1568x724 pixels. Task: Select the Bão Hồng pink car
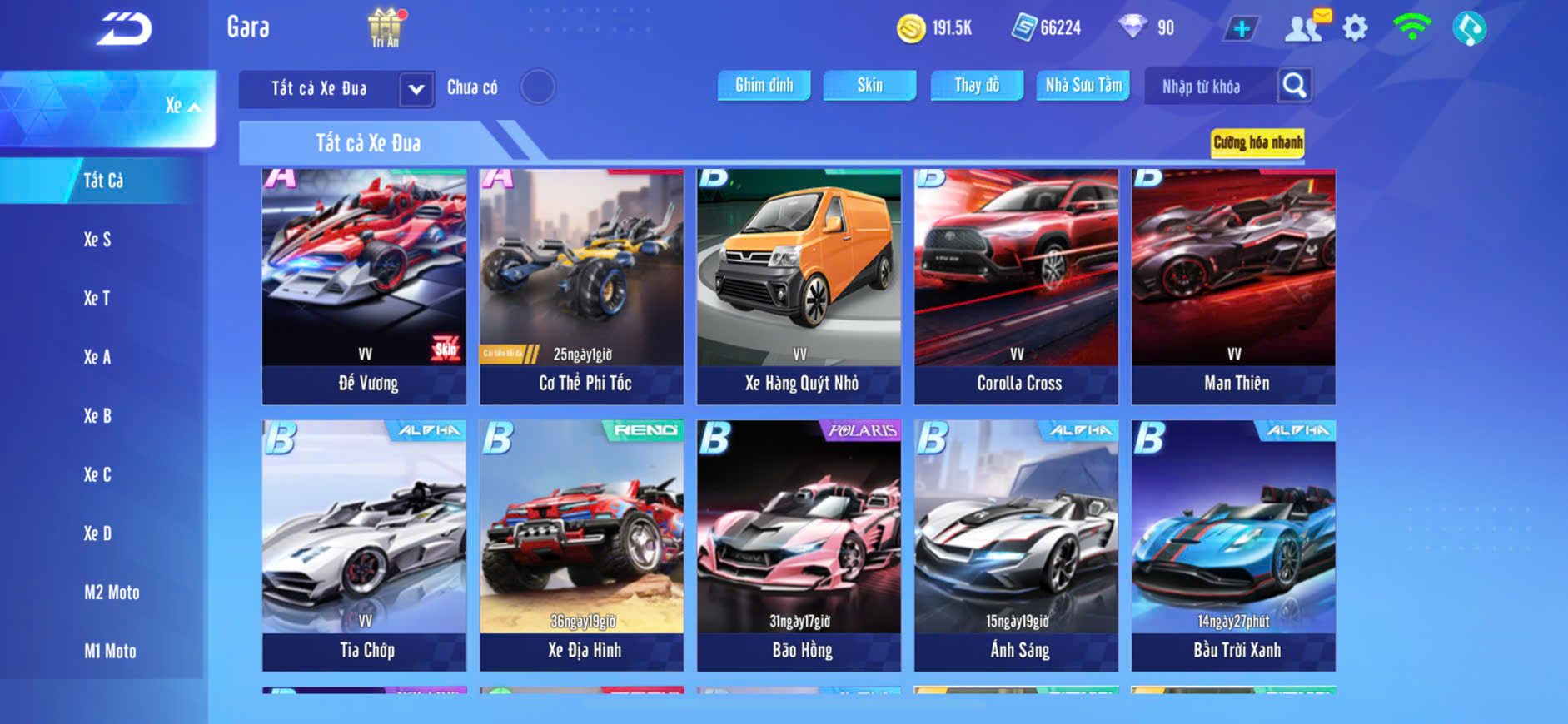point(799,545)
